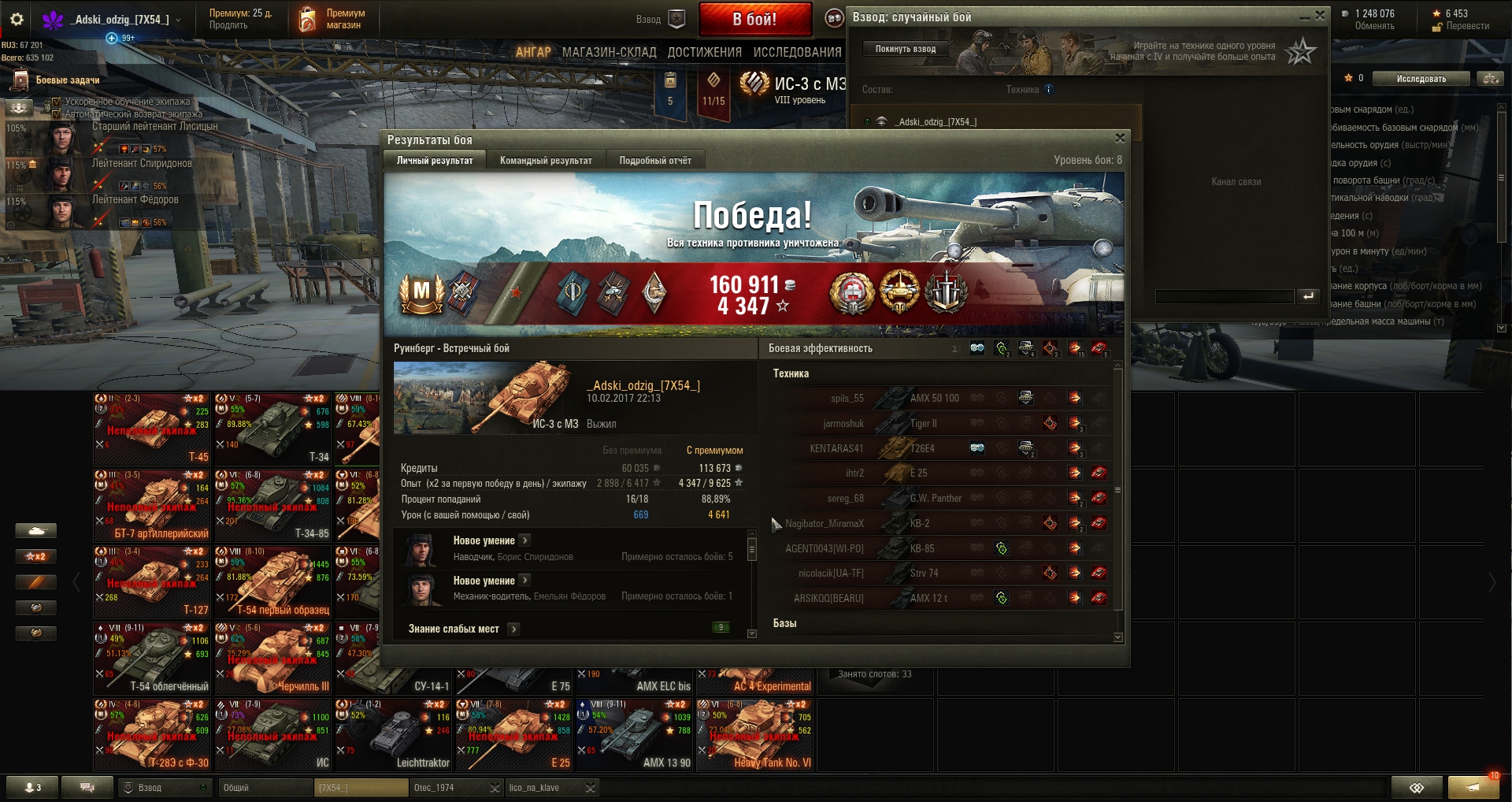
Task: Open the Подробный отчёт tab
Action: click(655, 161)
